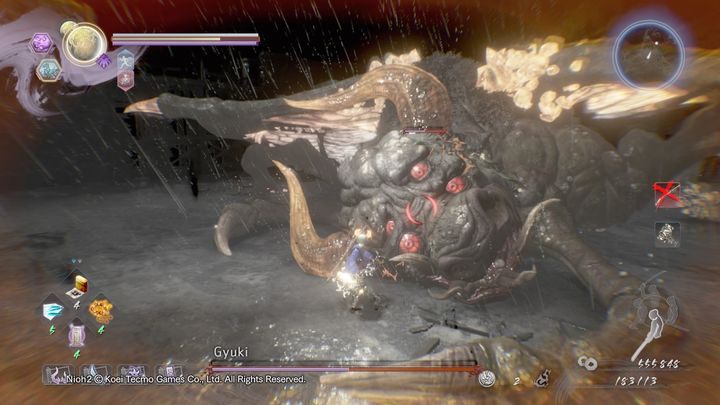The width and height of the screenshot is (720, 405).
Task: Activate the purple yokai soul core ability
Action: (x=42, y=42)
